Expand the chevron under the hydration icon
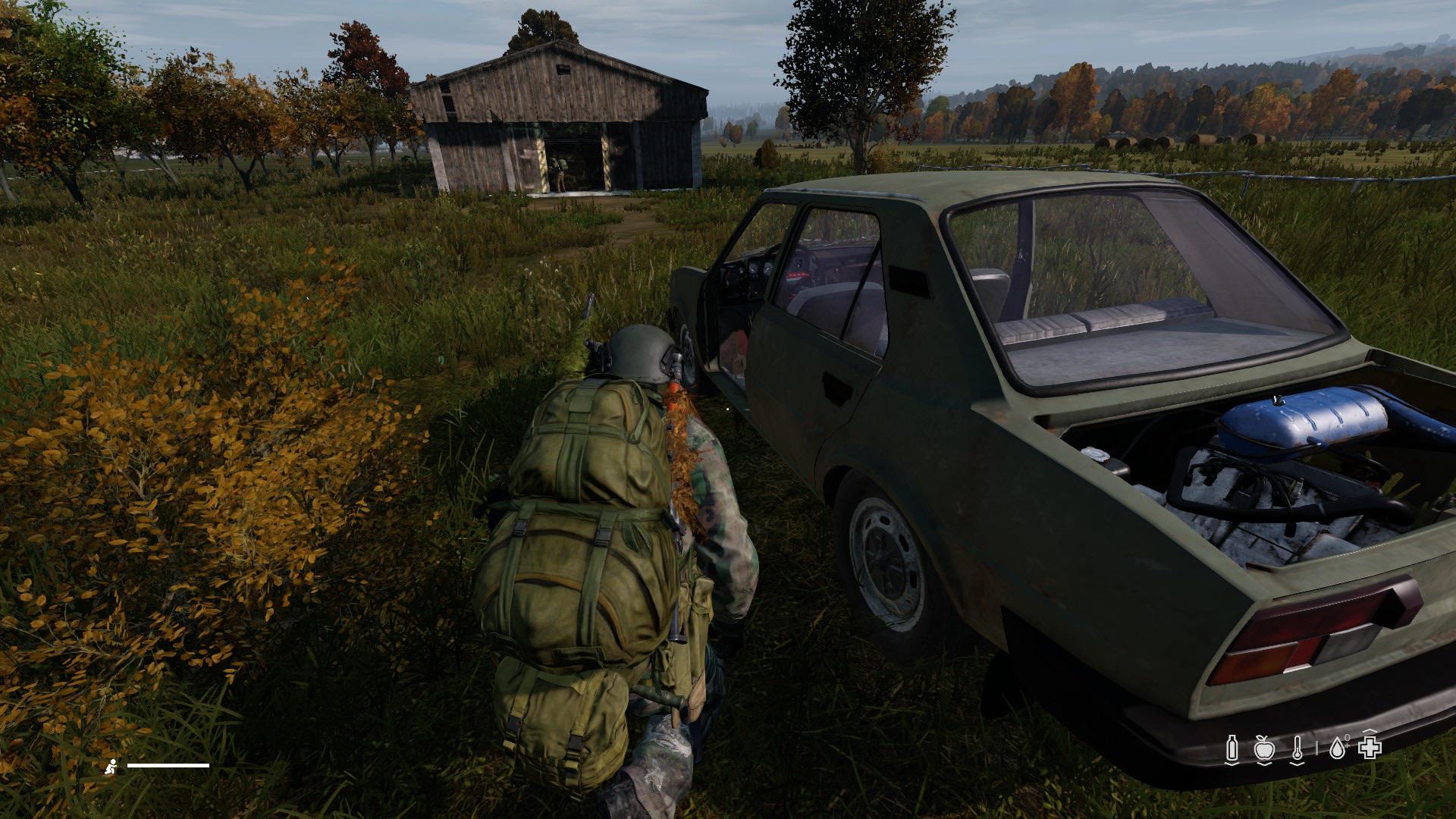Screen dimensions: 1456x819 [1232, 764]
